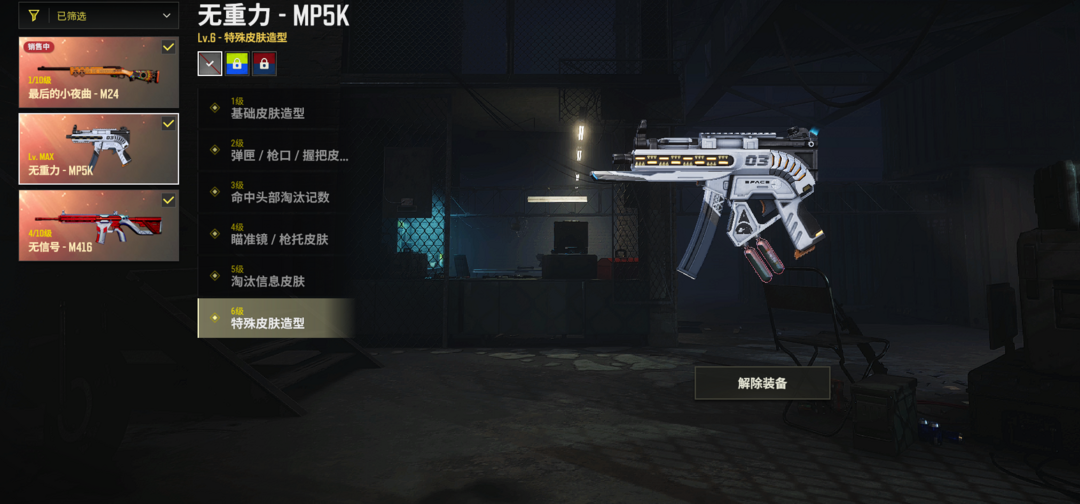Select level 6 特殊皮肤造型 entry

276,318
